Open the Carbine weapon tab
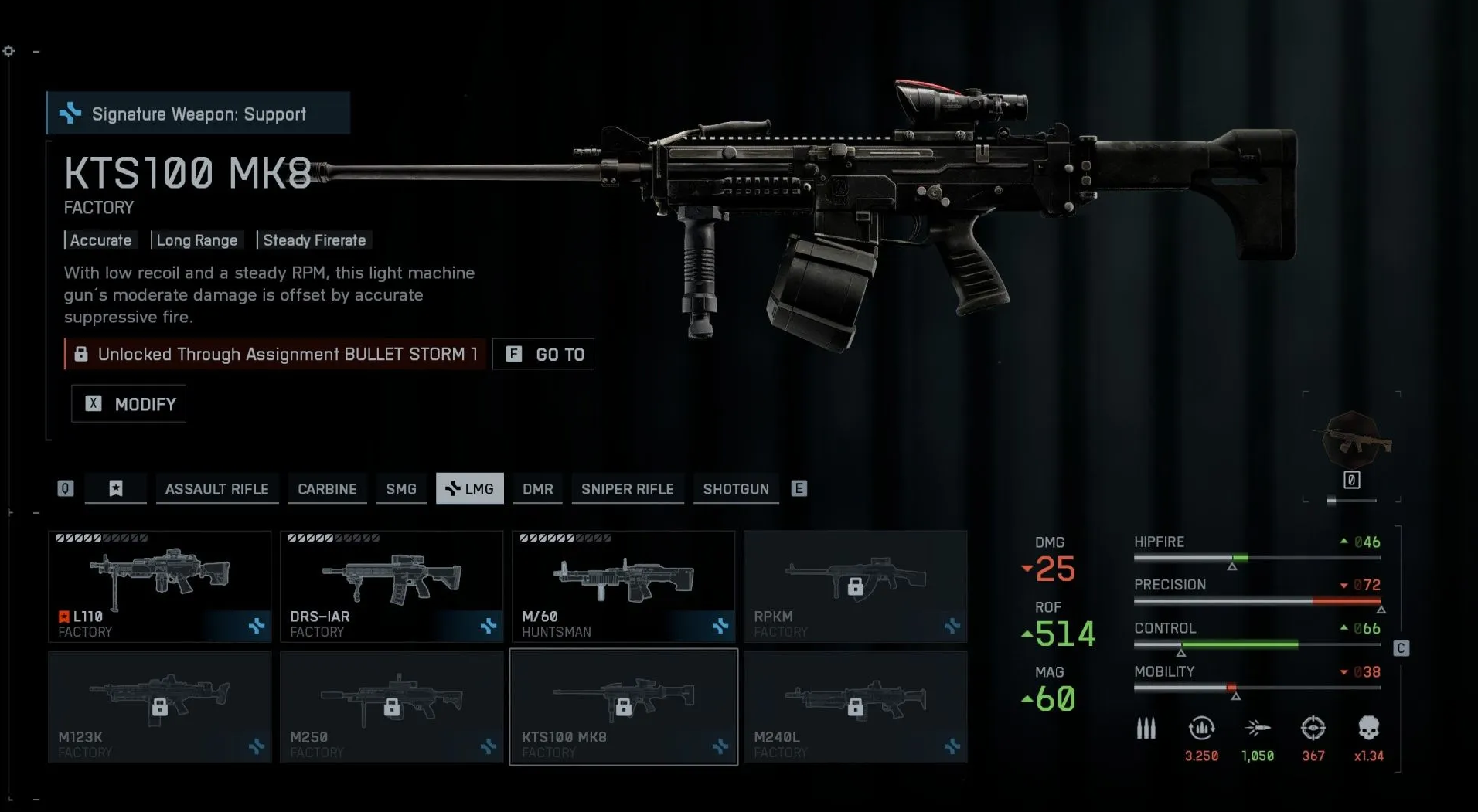Screen dimensions: 1478x812 (x=327, y=488)
